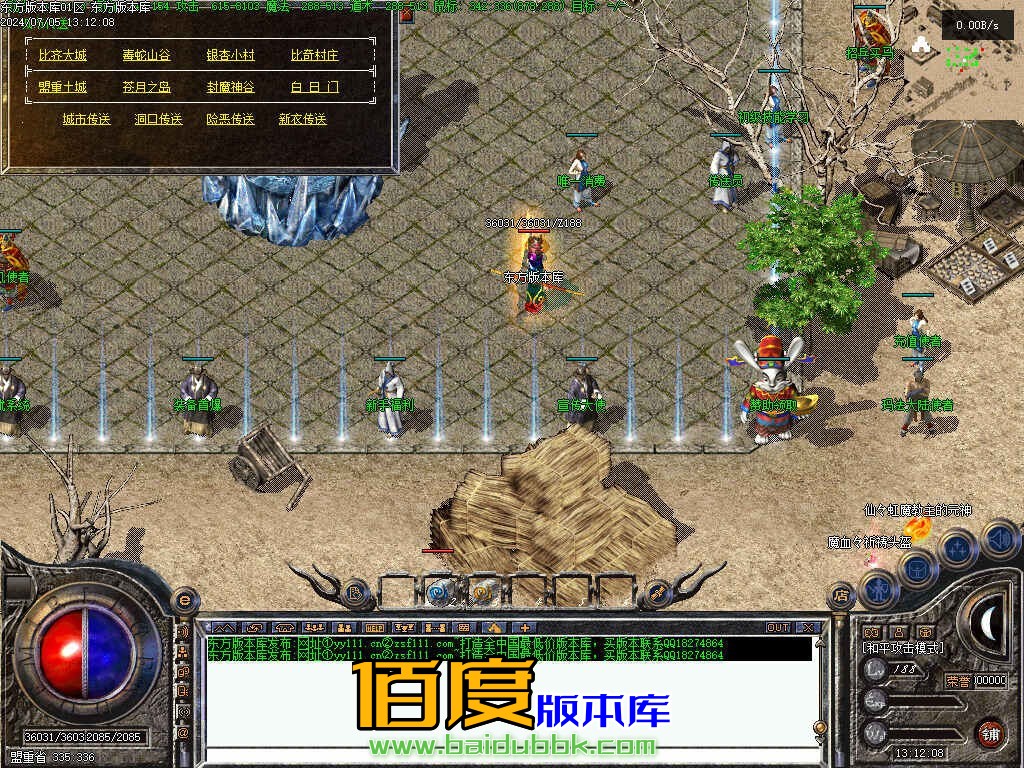Click the OUT button on chat toolbar
The image size is (1024, 768).
pos(778,628)
